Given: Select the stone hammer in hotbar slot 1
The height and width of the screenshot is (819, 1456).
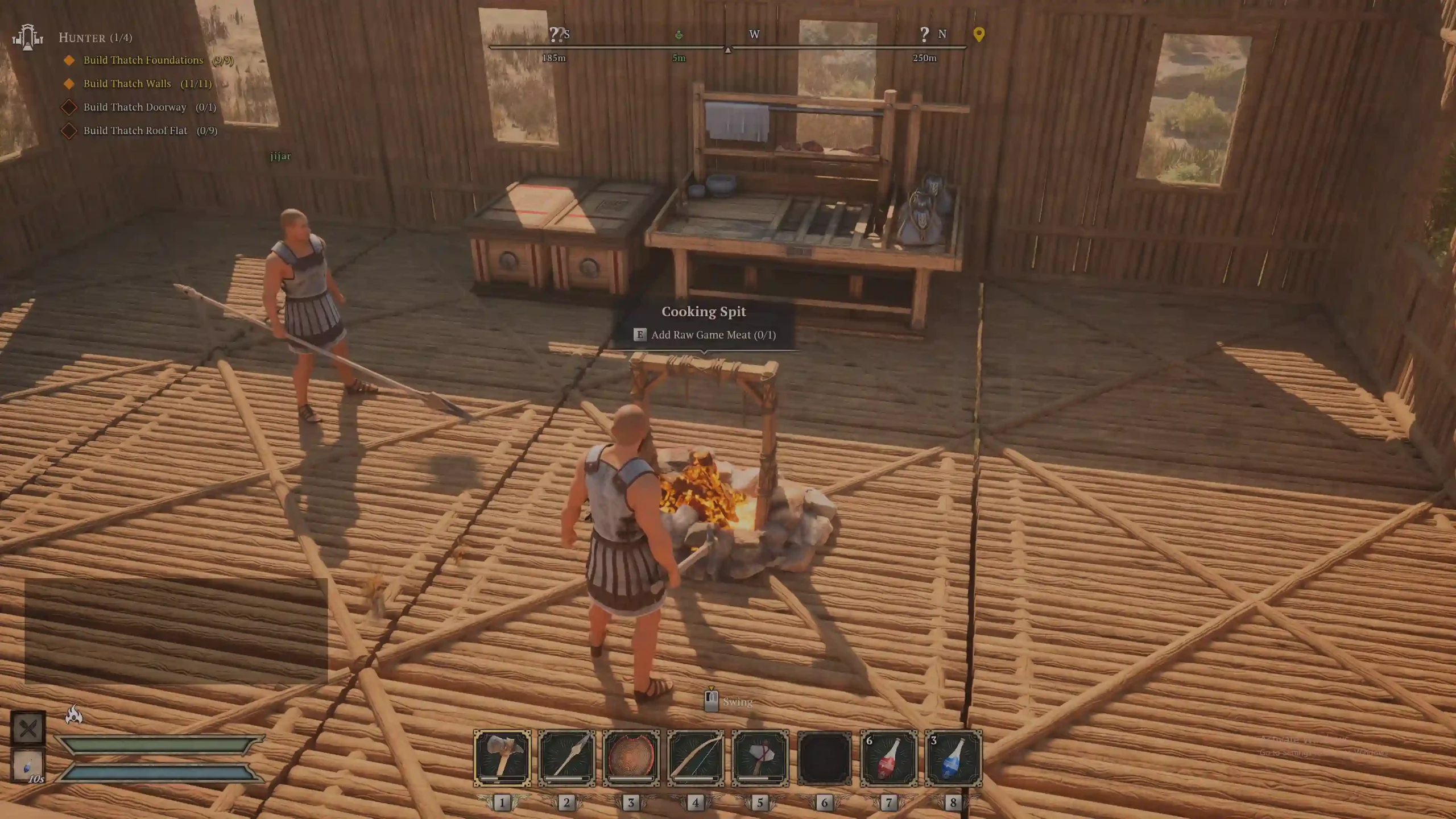Looking at the screenshot, I should [x=502, y=758].
